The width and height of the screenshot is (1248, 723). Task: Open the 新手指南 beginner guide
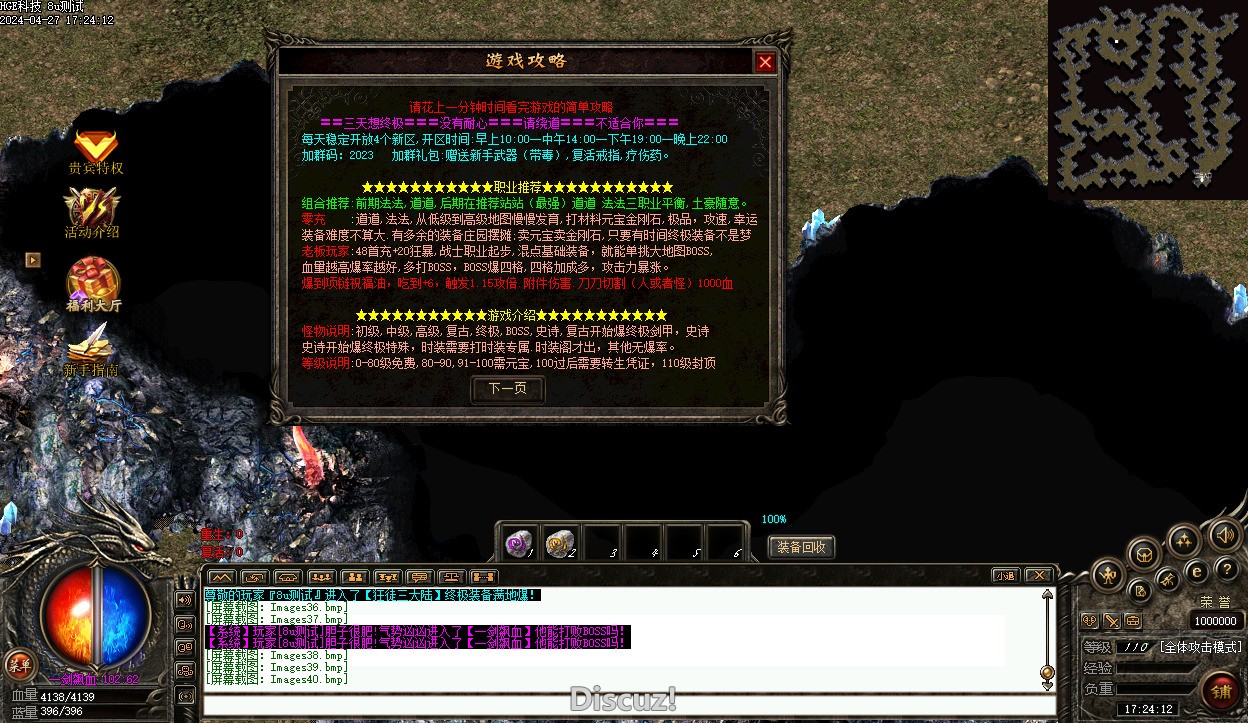(91, 352)
